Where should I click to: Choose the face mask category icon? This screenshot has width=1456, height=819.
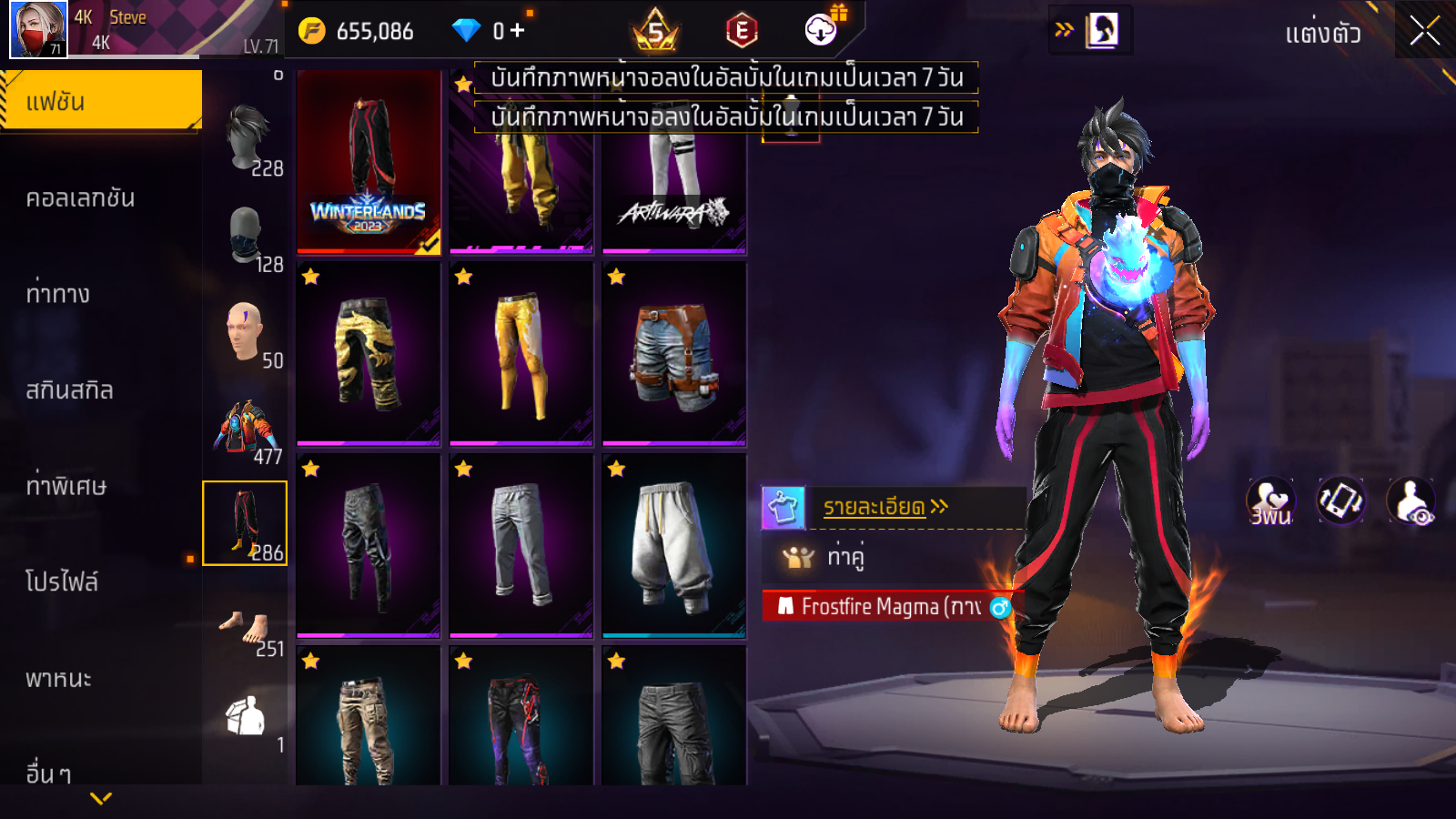click(x=246, y=237)
